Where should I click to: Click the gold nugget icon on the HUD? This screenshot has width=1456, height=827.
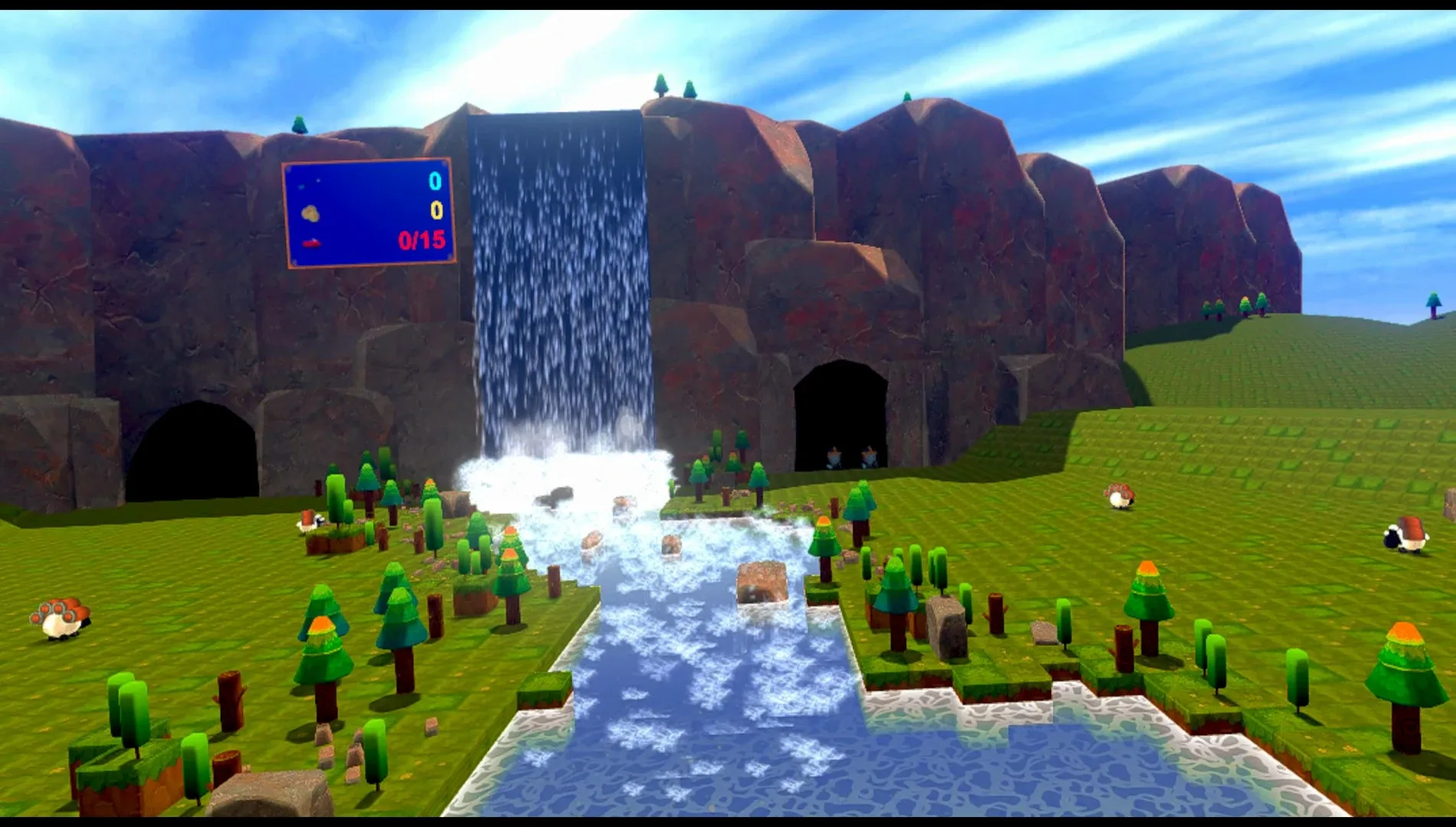(x=310, y=212)
